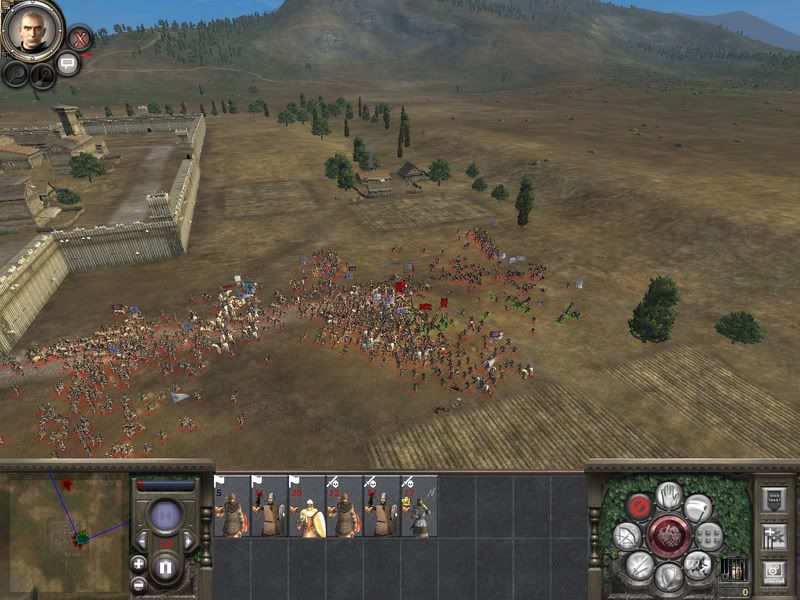Toggle the bow fire-at-will button
Image resolution: width=800 pixels, height=600 pixels.
click(x=627, y=536)
